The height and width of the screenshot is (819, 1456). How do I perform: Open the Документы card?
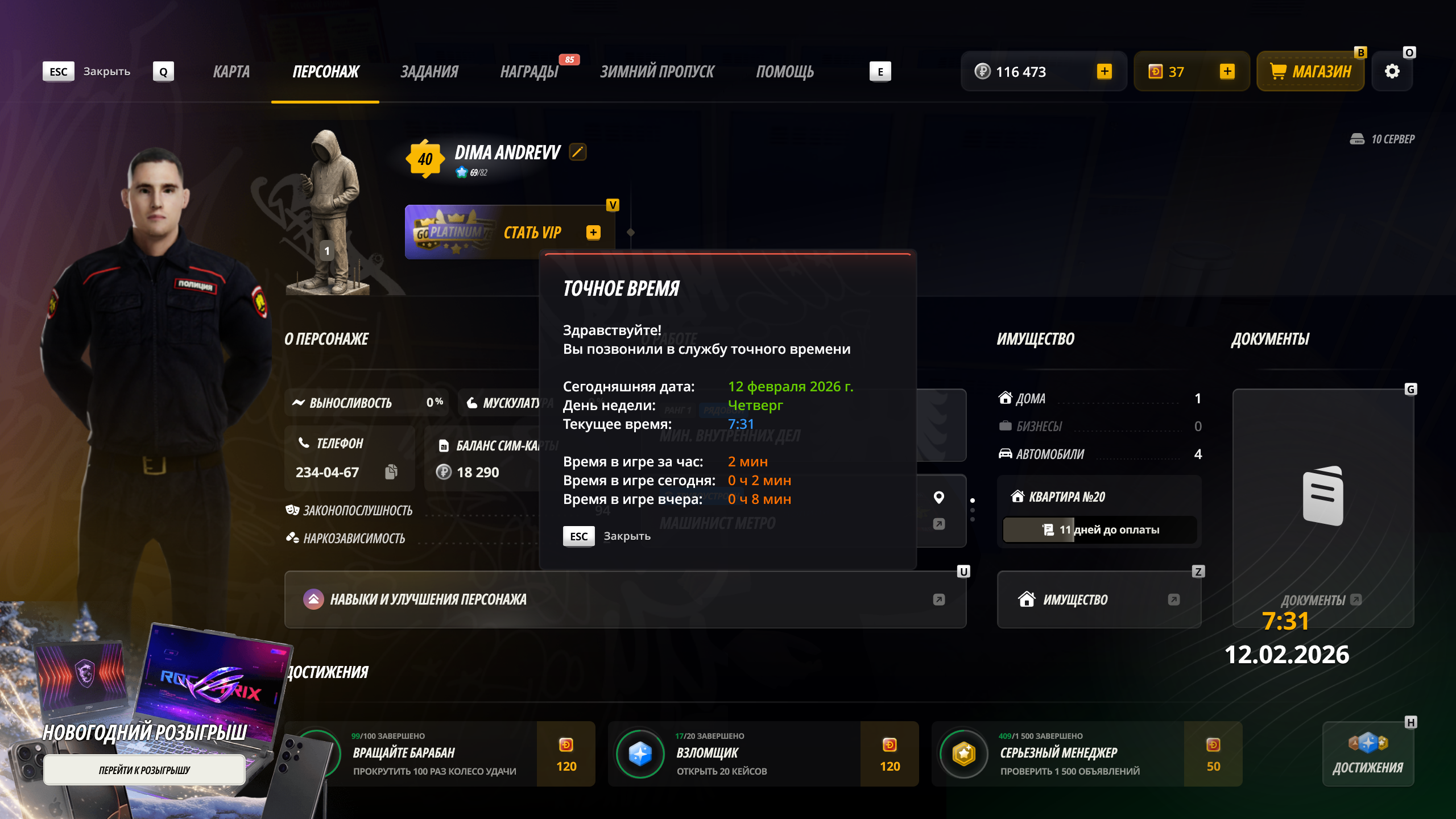click(x=1322, y=506)
